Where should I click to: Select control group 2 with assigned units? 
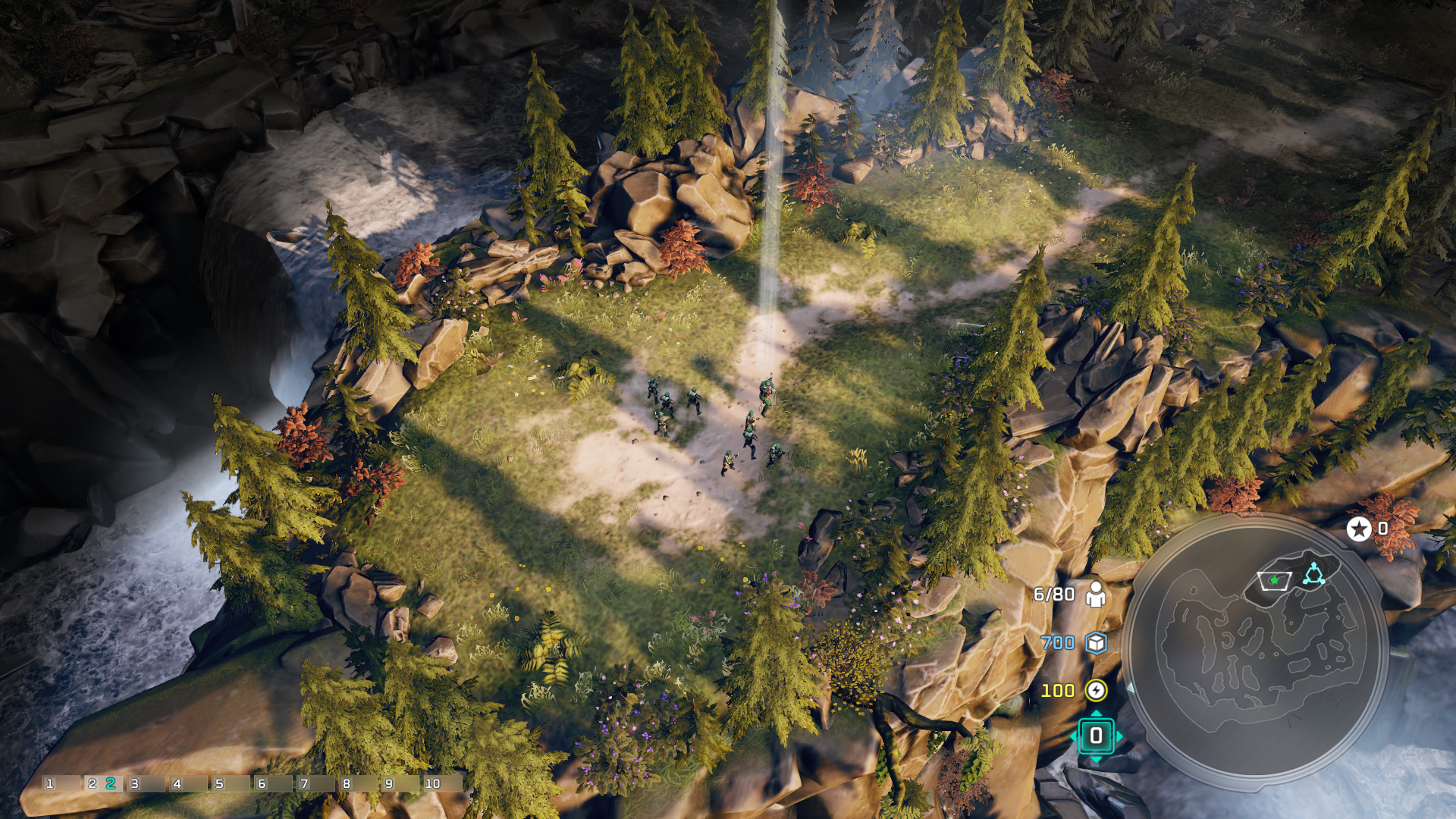coord(102,783)
